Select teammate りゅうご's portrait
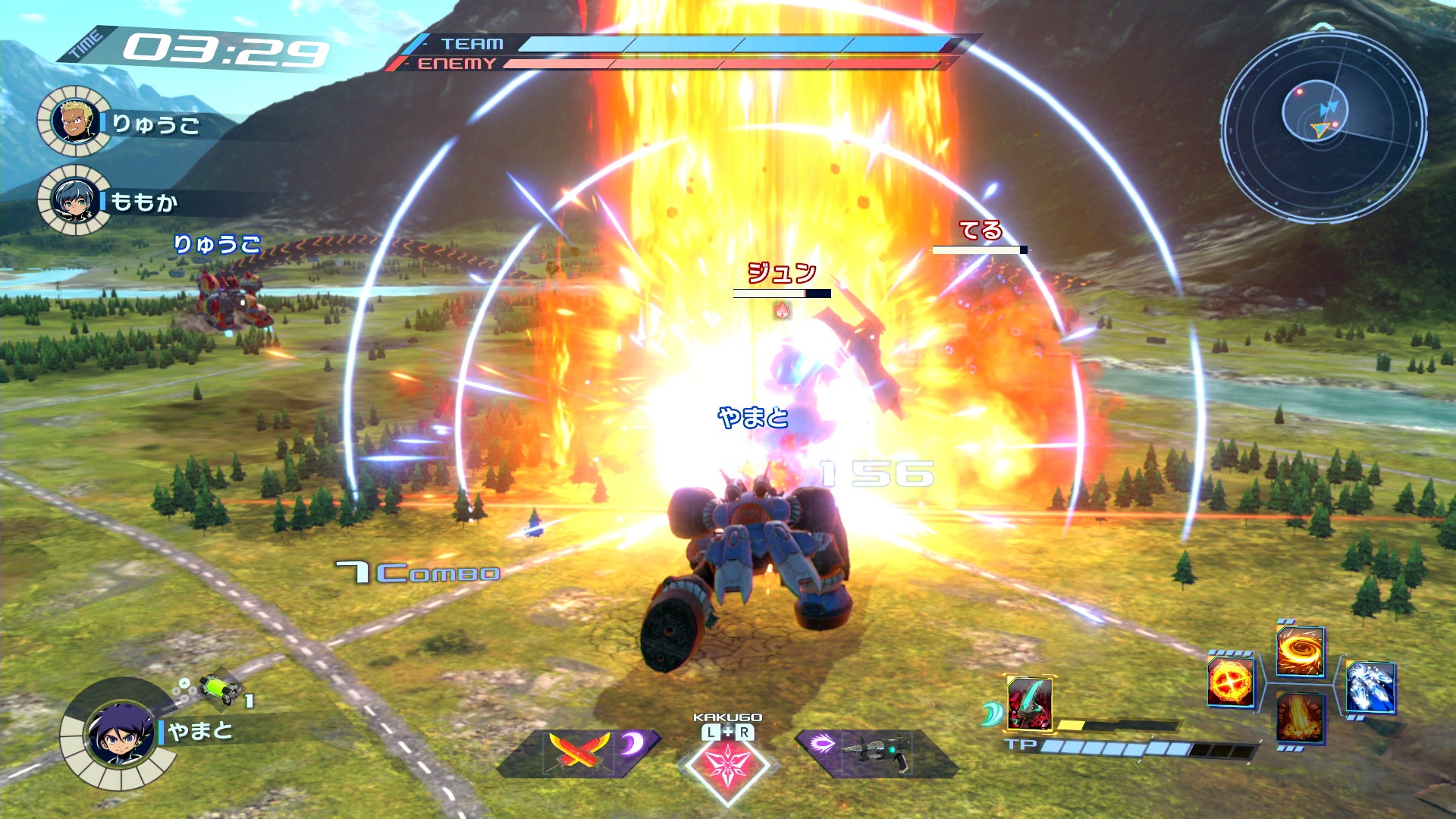 pyautogui.click(x=75, y=121)
